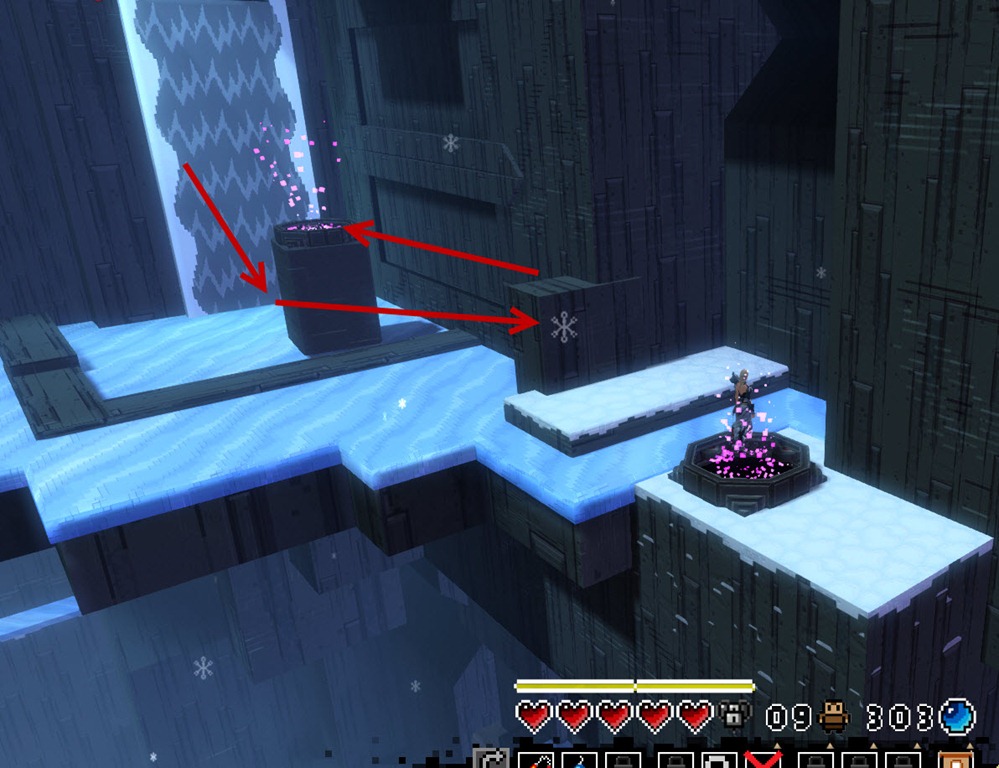Open the orange framed icon ending the hotbar
The height and width of the screenshot is (768, 999).
[x=954, y=759]
